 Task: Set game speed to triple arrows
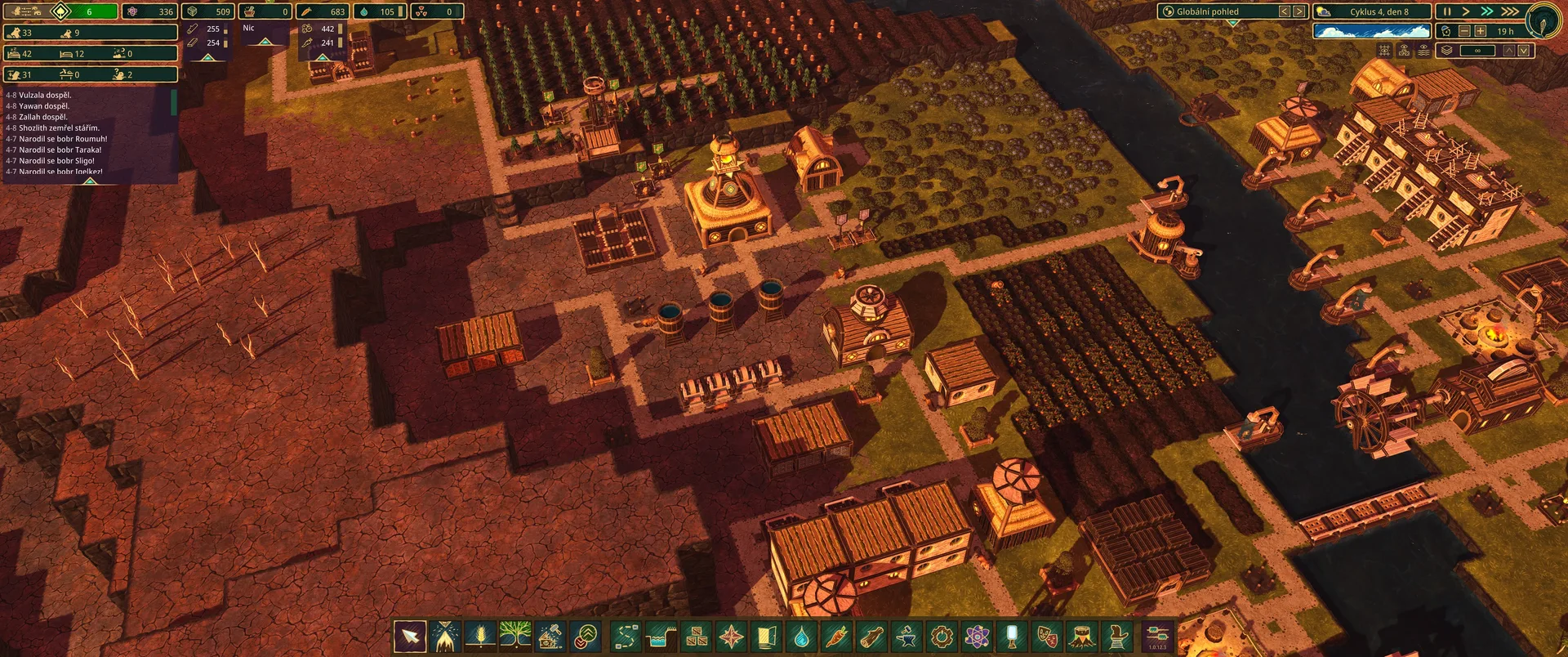click(1510, 11)
